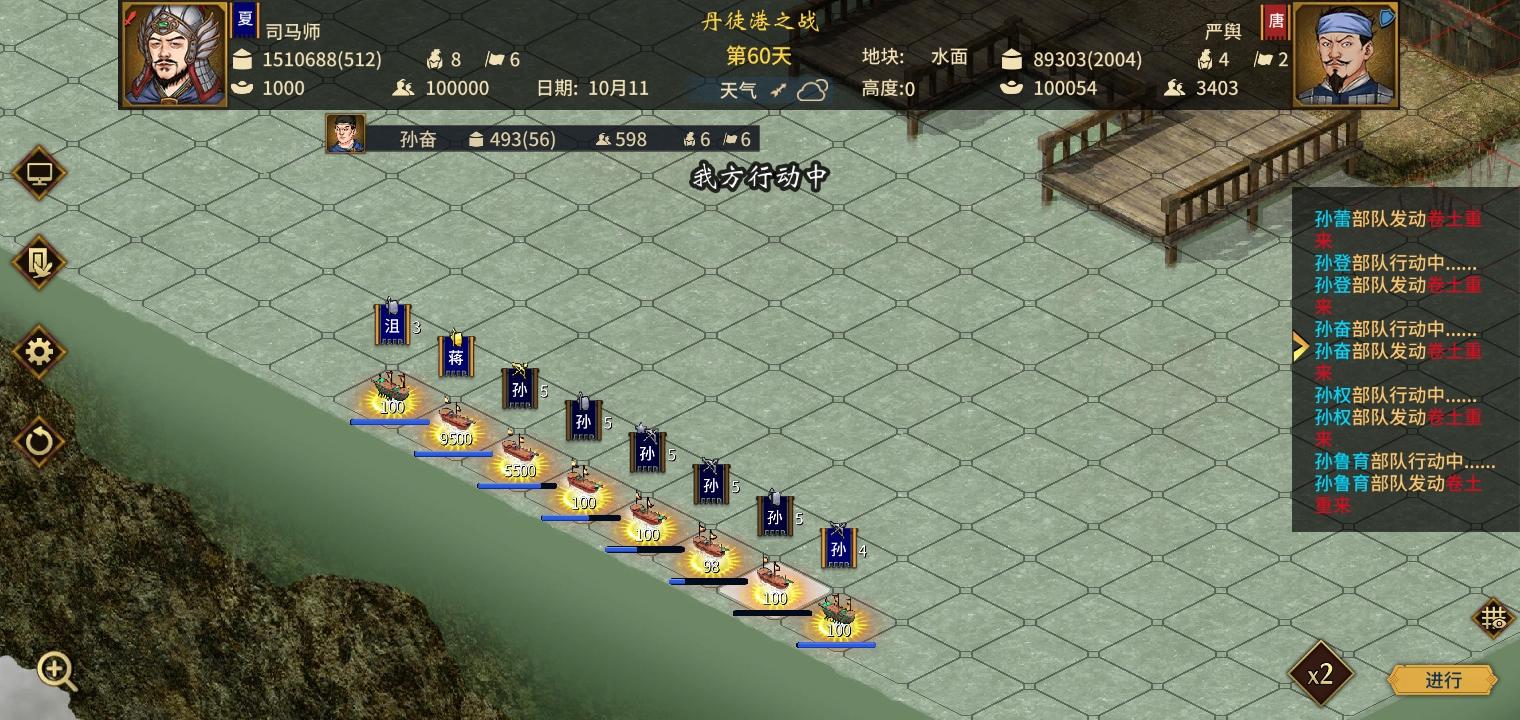Screen dimensions: 1520x720
Task: Click the weather cloud icon beside 天气
Action: (811, 90)
